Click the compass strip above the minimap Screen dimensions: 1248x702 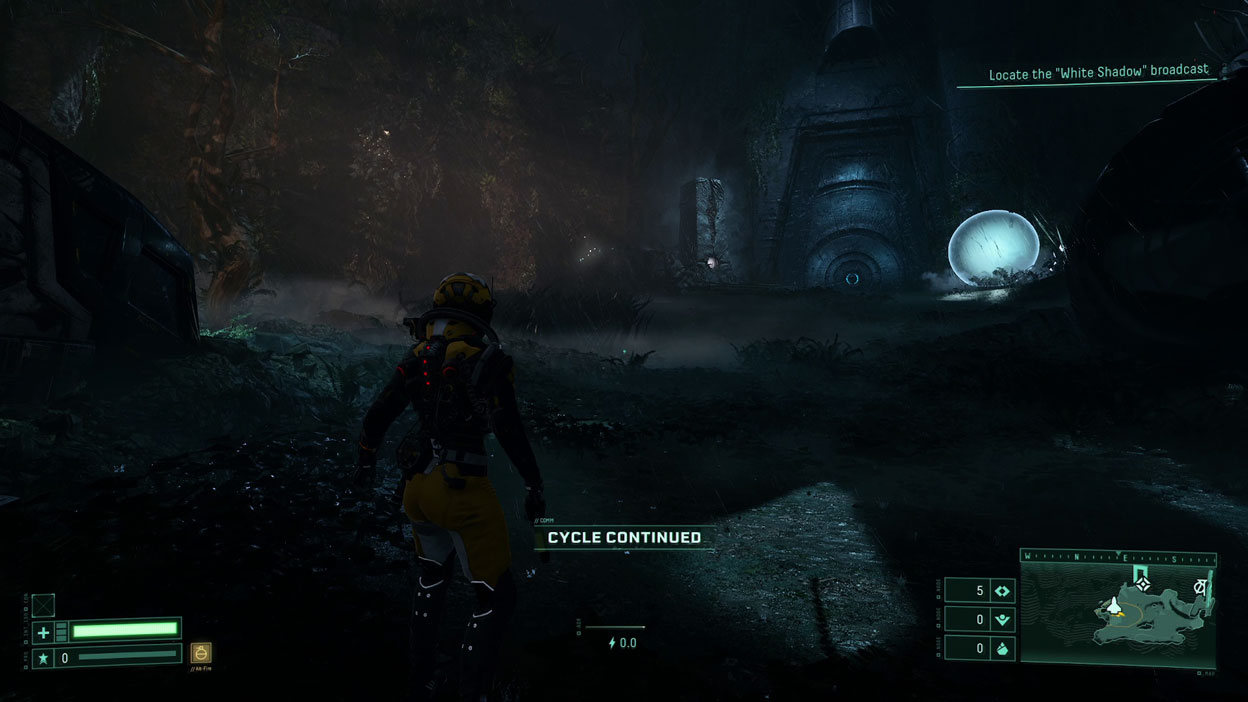[x=1117, y=557]
